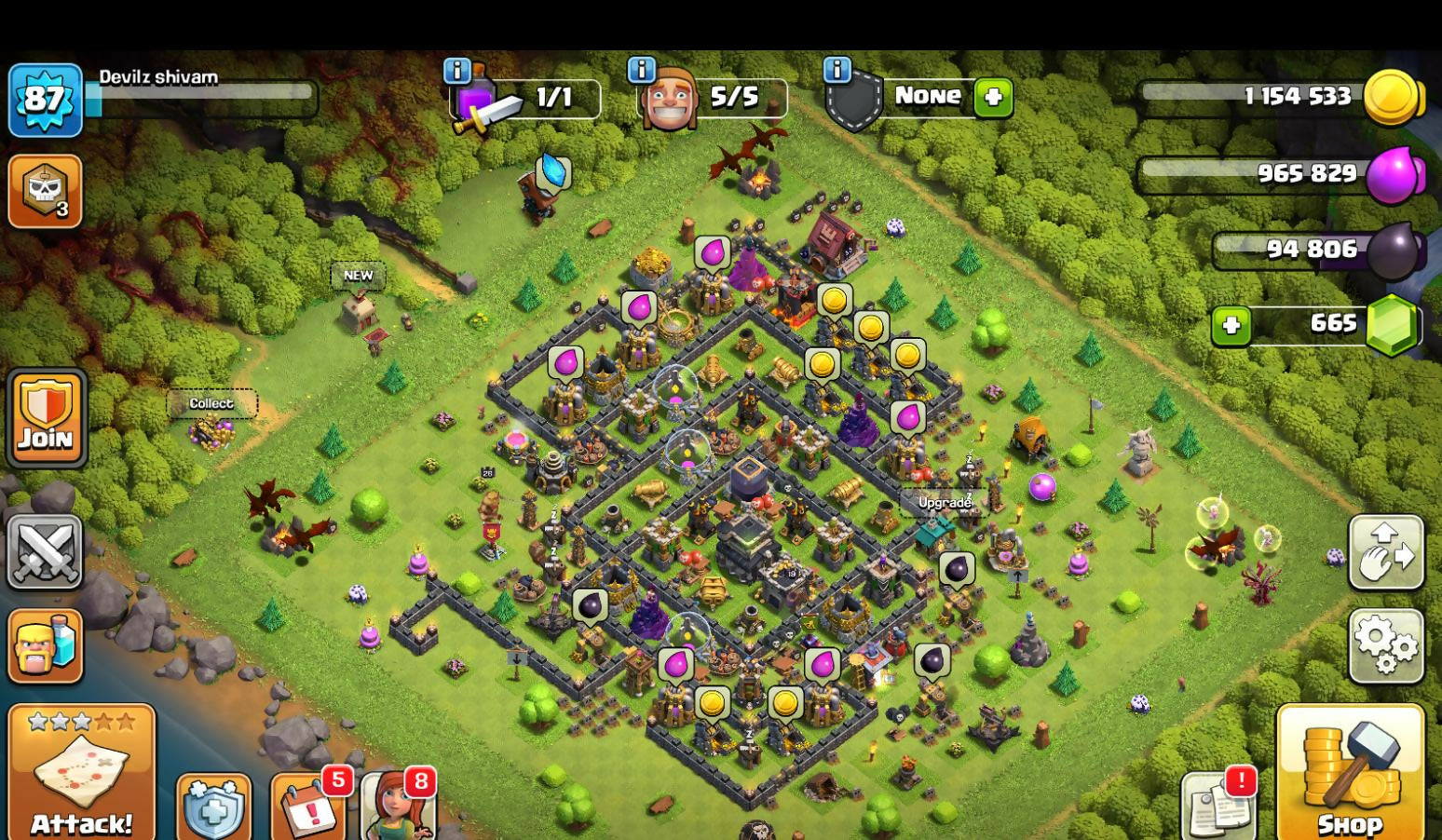The height and width of the screenshot is (840, 1442).
Task: Open the settings gears menu
Action: click(1386, 645)
